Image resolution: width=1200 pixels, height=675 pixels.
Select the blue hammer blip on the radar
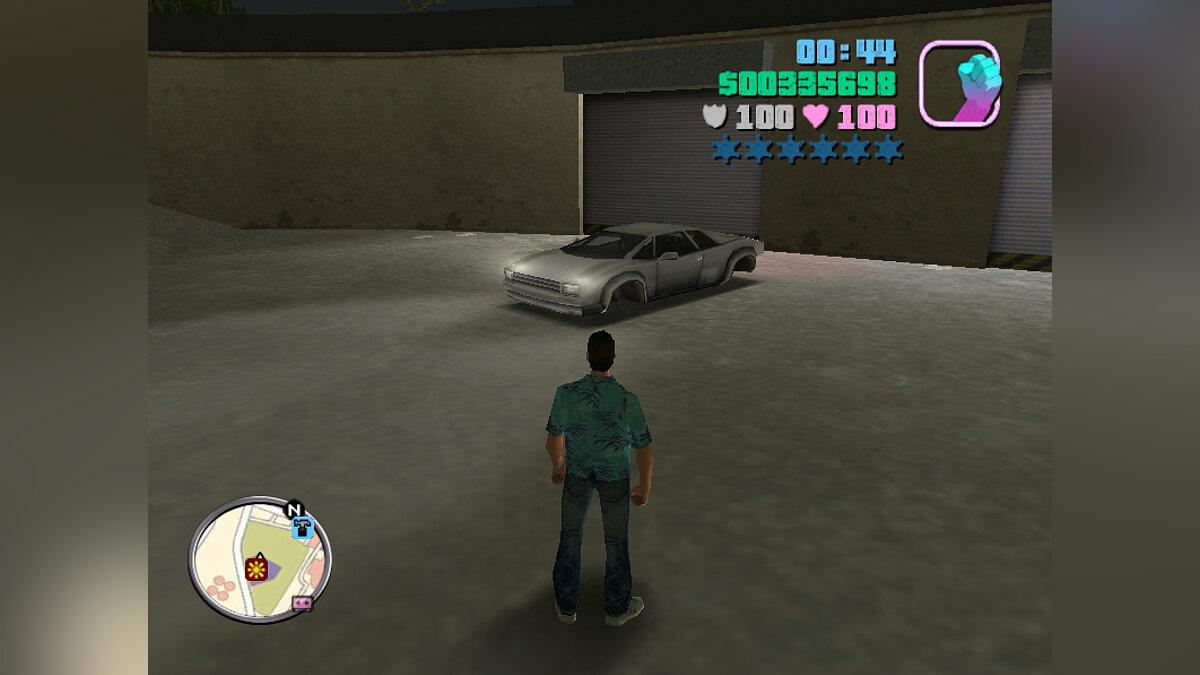click(x=301, y=528)
